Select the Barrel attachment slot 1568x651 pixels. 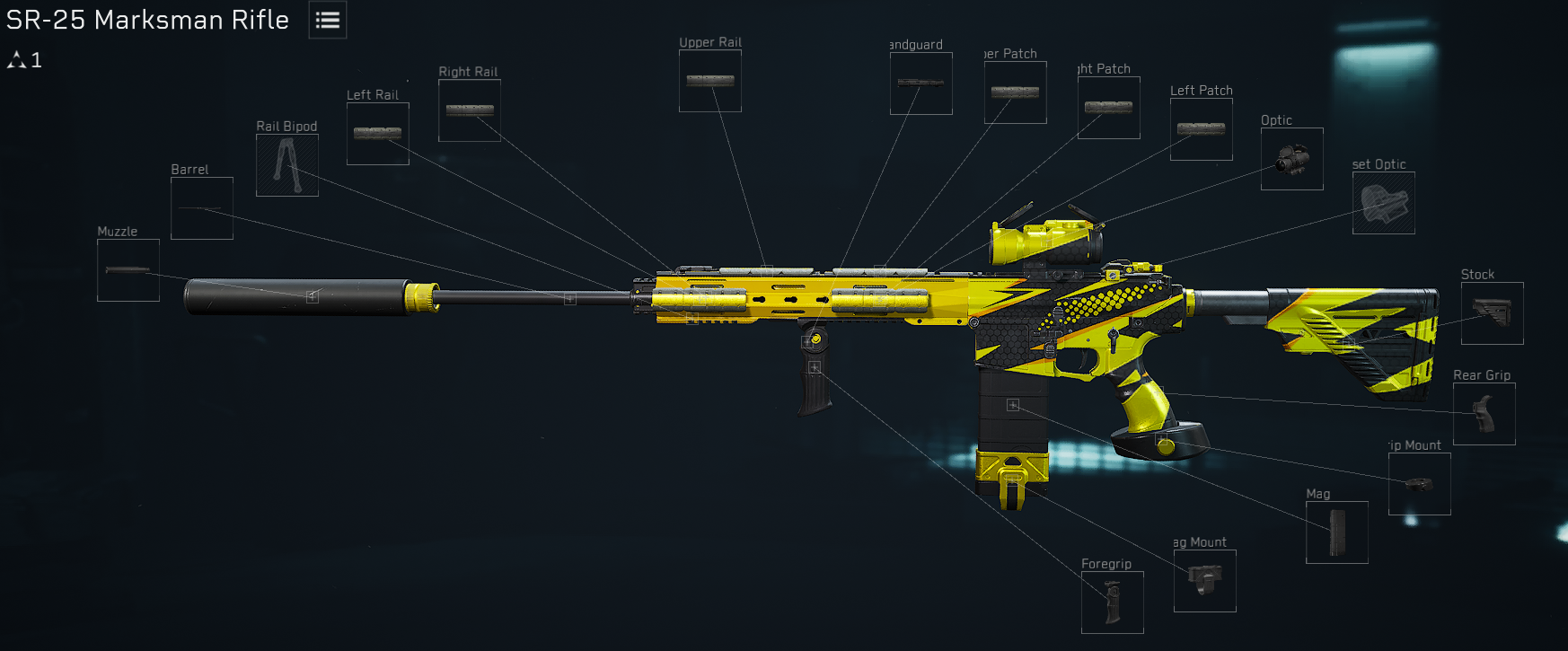pyautogui.click(x=201, y=208)
